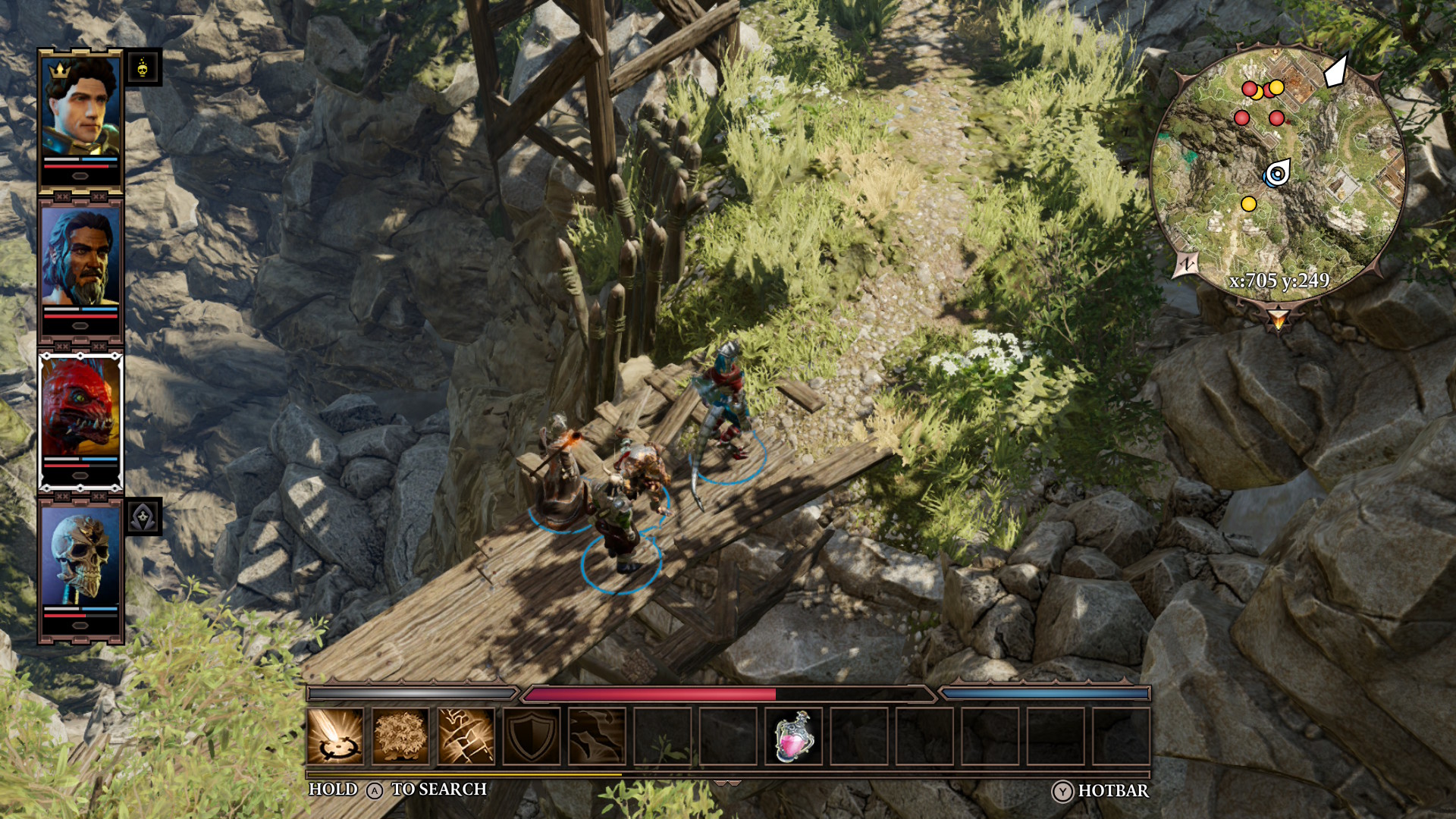Screen dimensions: 1456x819
Task: Open the circular minimap
Action: [1279, 174]
